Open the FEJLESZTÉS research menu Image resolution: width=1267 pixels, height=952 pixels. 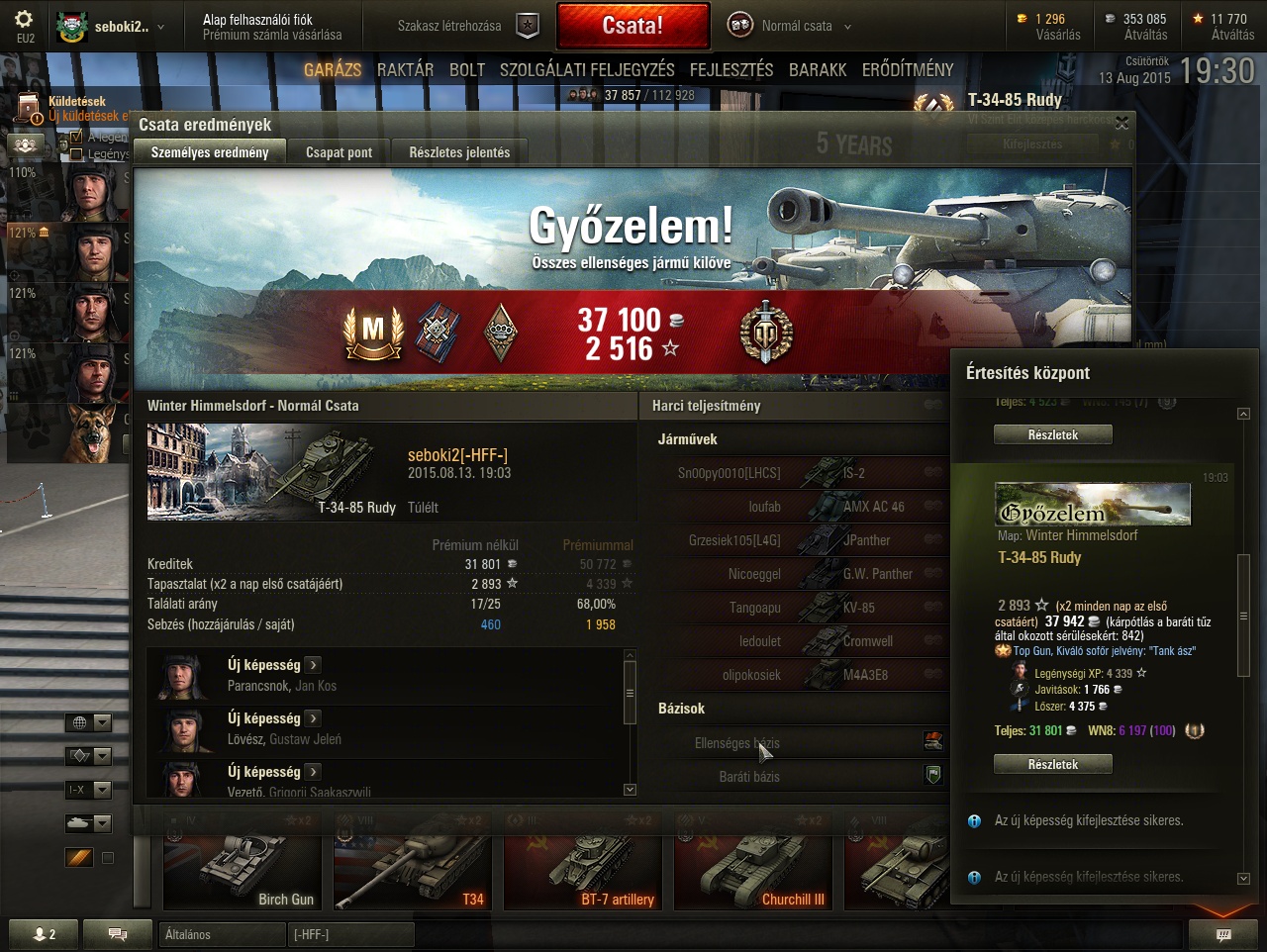[731, 69]
